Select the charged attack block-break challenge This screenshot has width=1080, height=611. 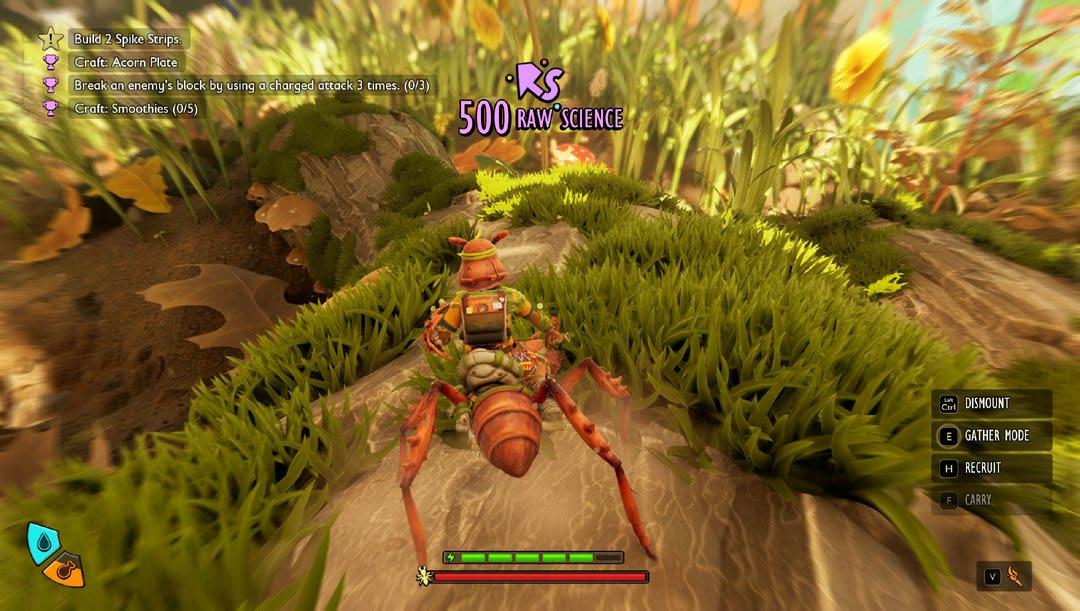[x=251, y=86]
